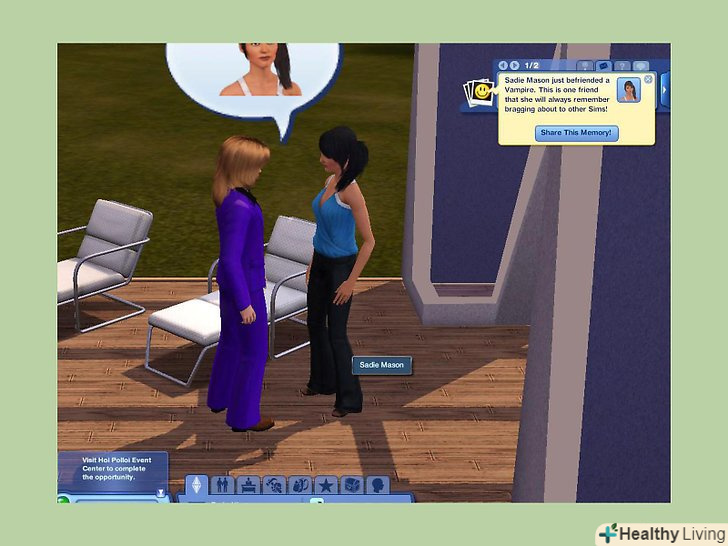Open the star lifetime rewards tab
728x546 pixels.
325,485
